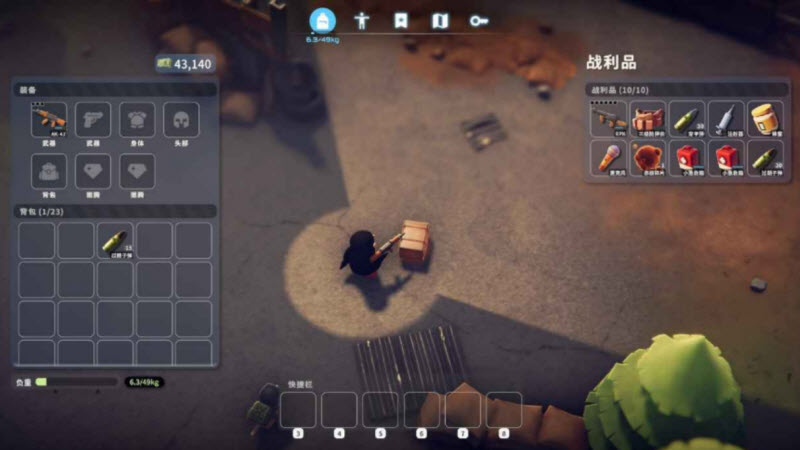
Task: Click the backpack equipment slot
Action: click(49, 171)
